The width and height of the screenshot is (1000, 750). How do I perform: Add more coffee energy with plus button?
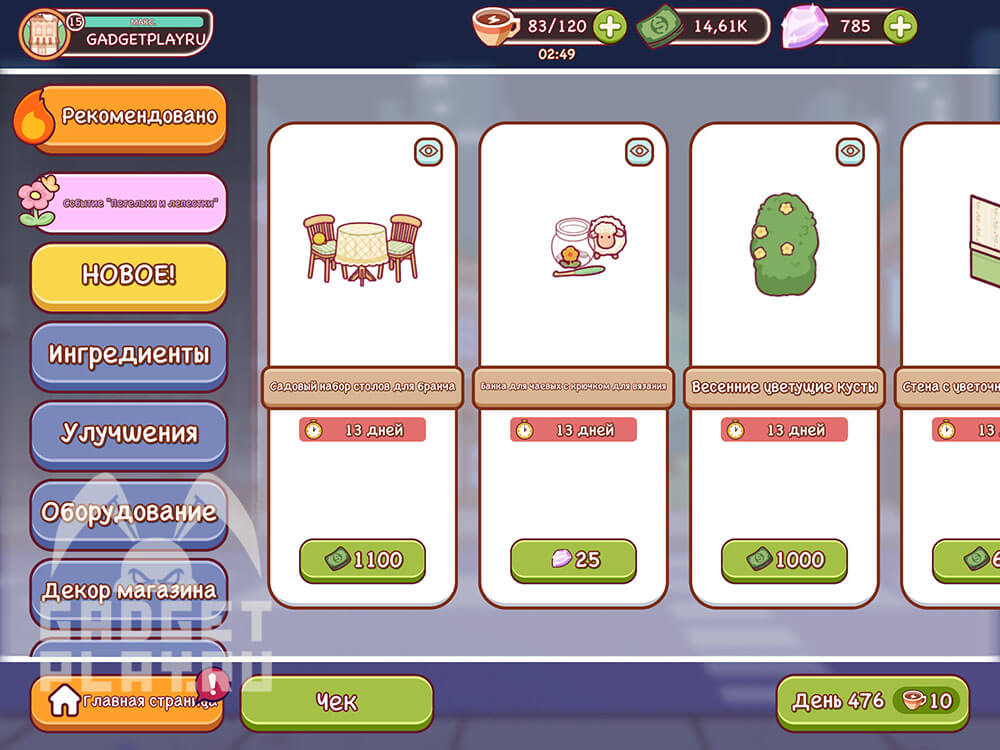click(609, 27)
